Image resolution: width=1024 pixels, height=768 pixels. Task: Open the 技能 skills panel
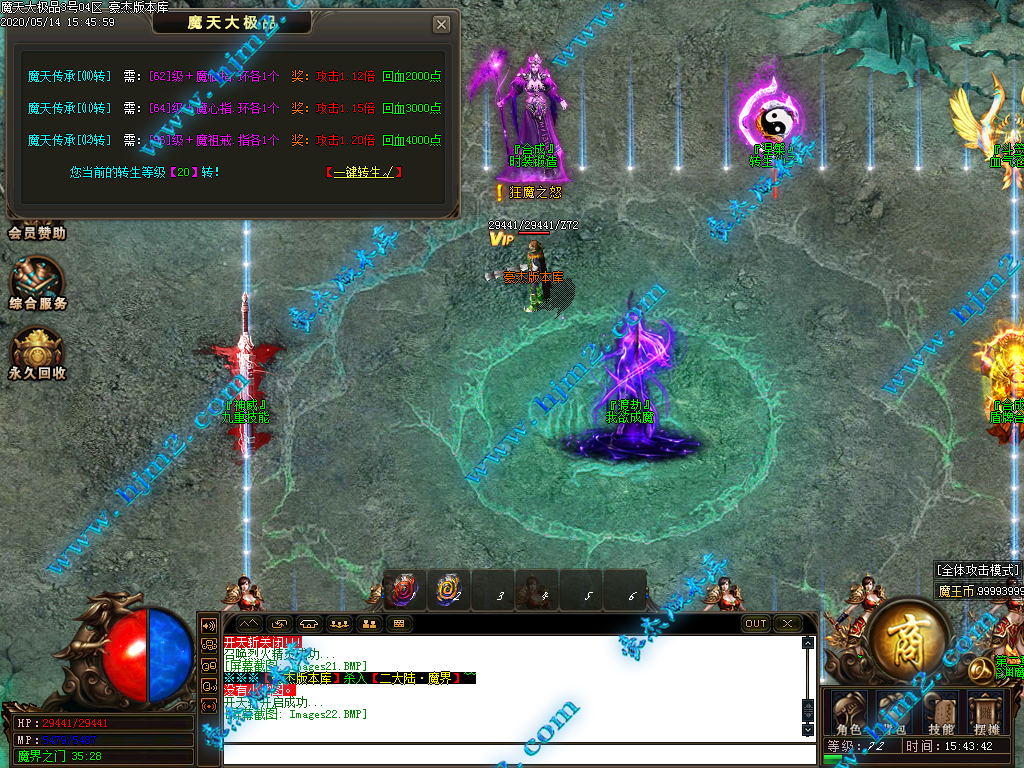click(940, 711)
